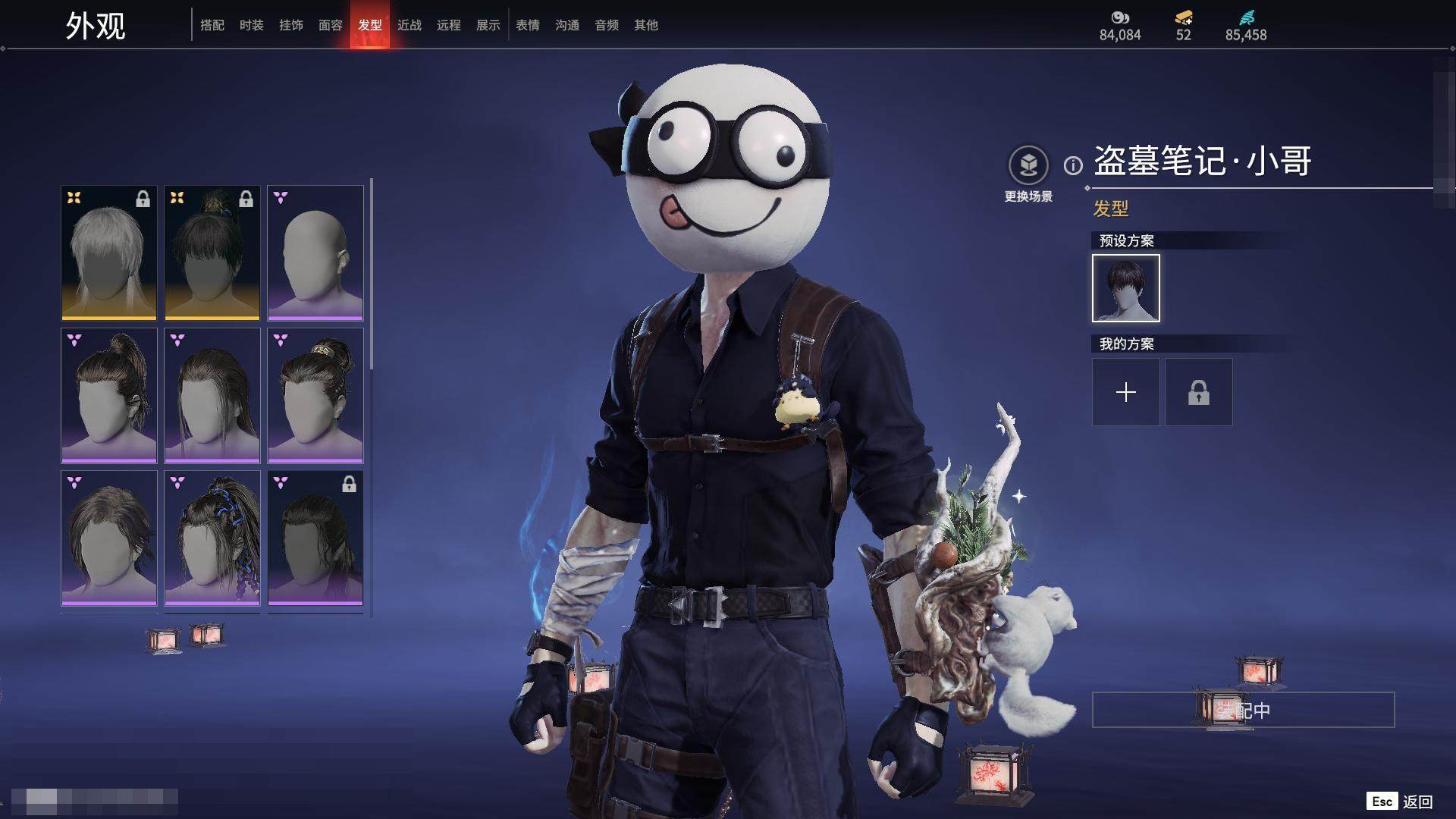Select the locked white long hair style
The width and height of the screenshot is (1456, 819).
(x=109, y=253)
